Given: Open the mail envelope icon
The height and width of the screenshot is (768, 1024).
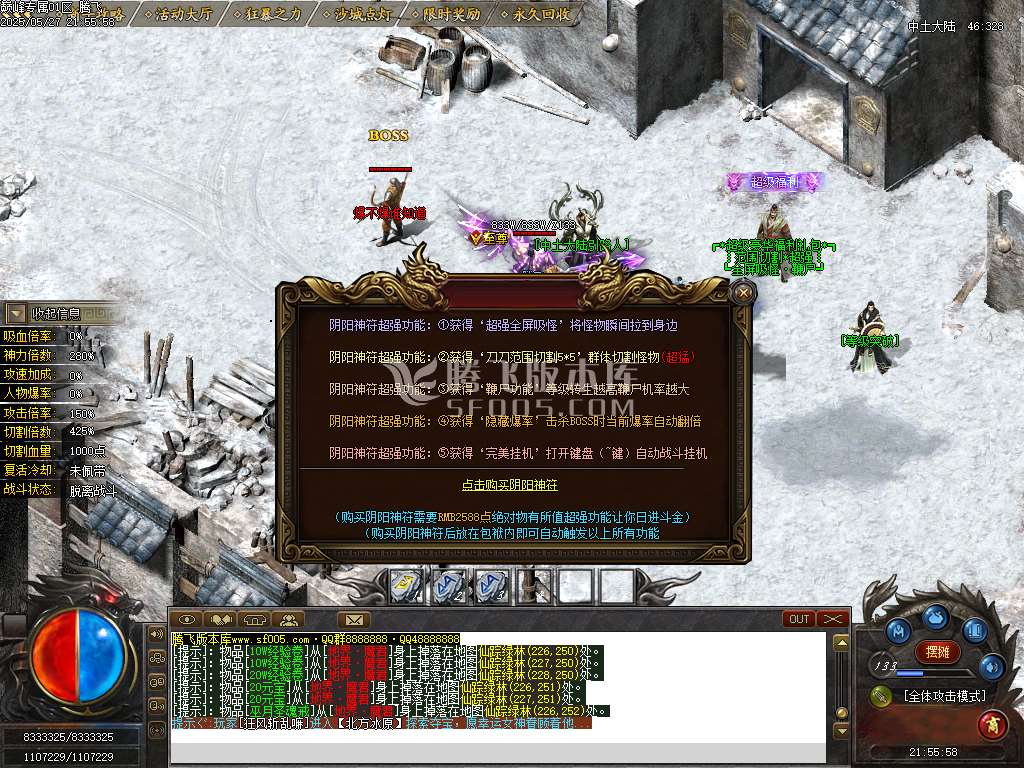Looking at the screenshot, I should (353, 620).
